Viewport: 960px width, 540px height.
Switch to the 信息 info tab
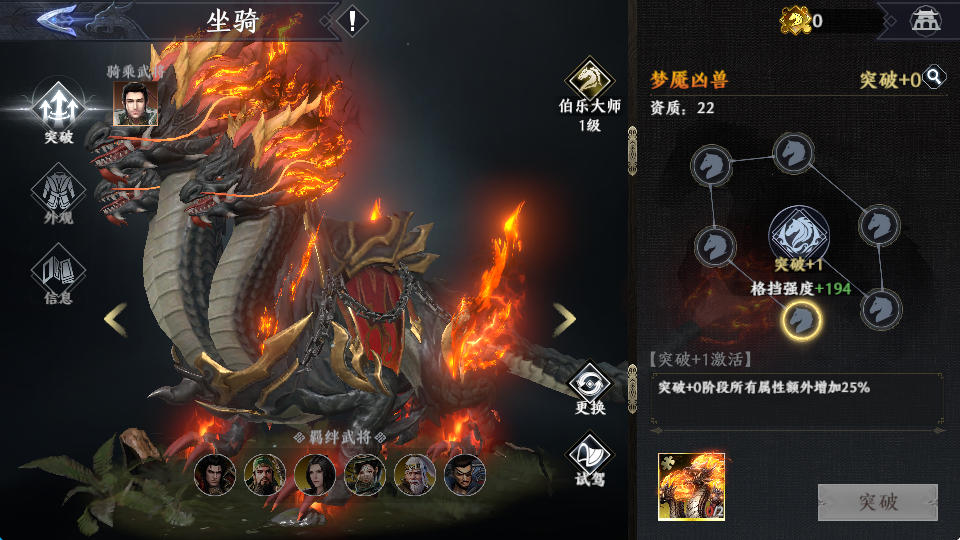click(58, 273)
